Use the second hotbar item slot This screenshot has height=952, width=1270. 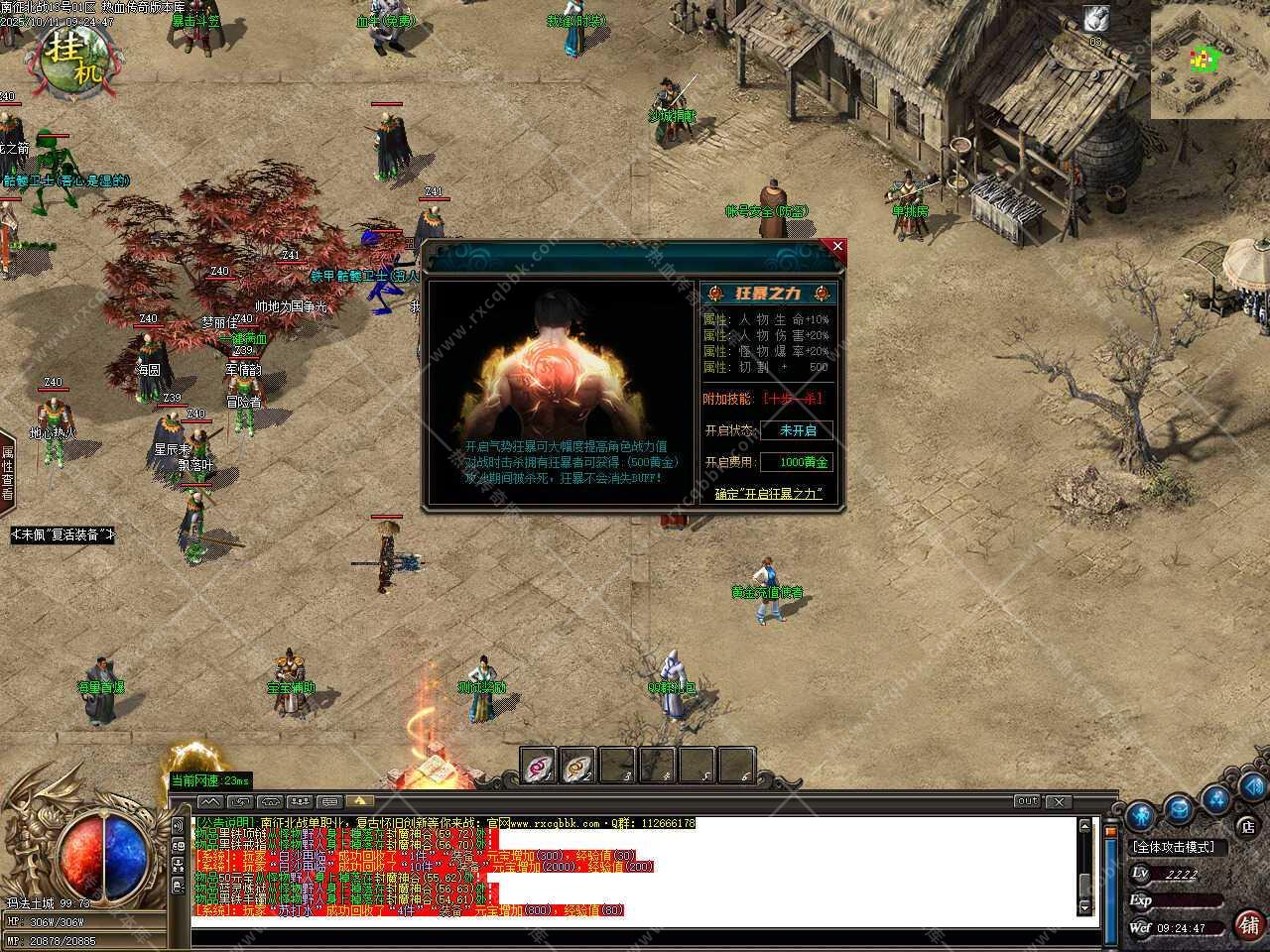578,766
